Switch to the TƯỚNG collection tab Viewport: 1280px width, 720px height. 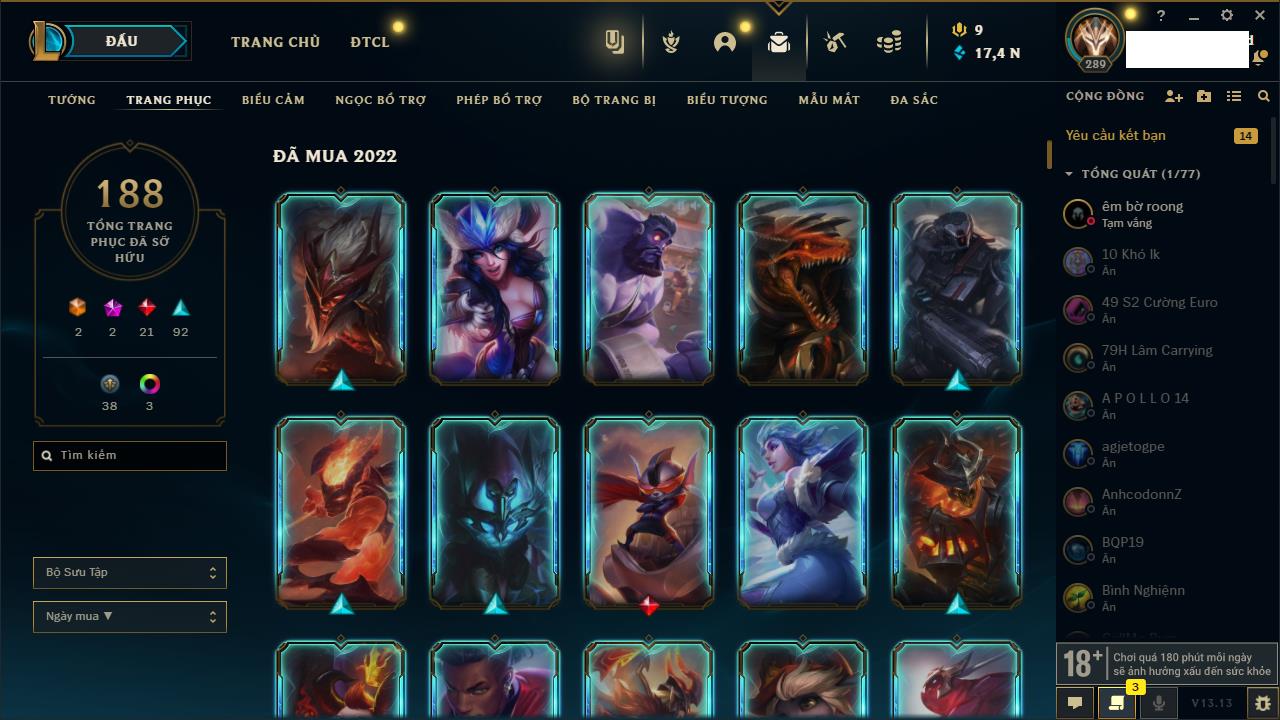click(x=72, y=100)
